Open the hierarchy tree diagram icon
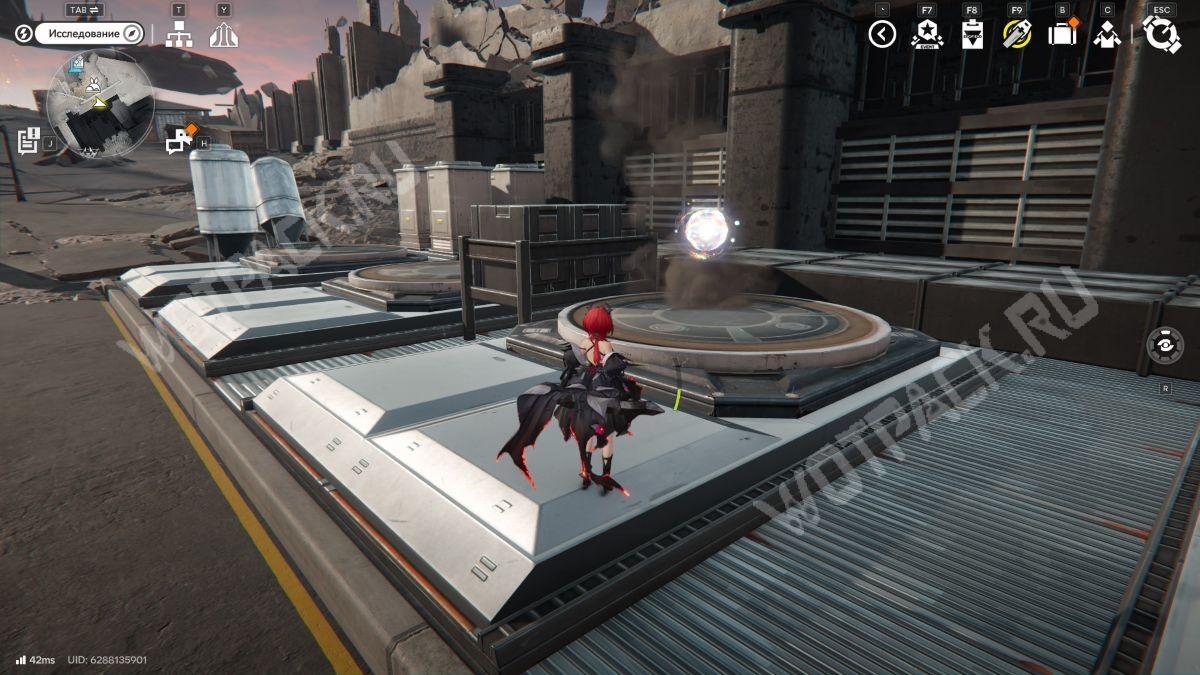 179,35
